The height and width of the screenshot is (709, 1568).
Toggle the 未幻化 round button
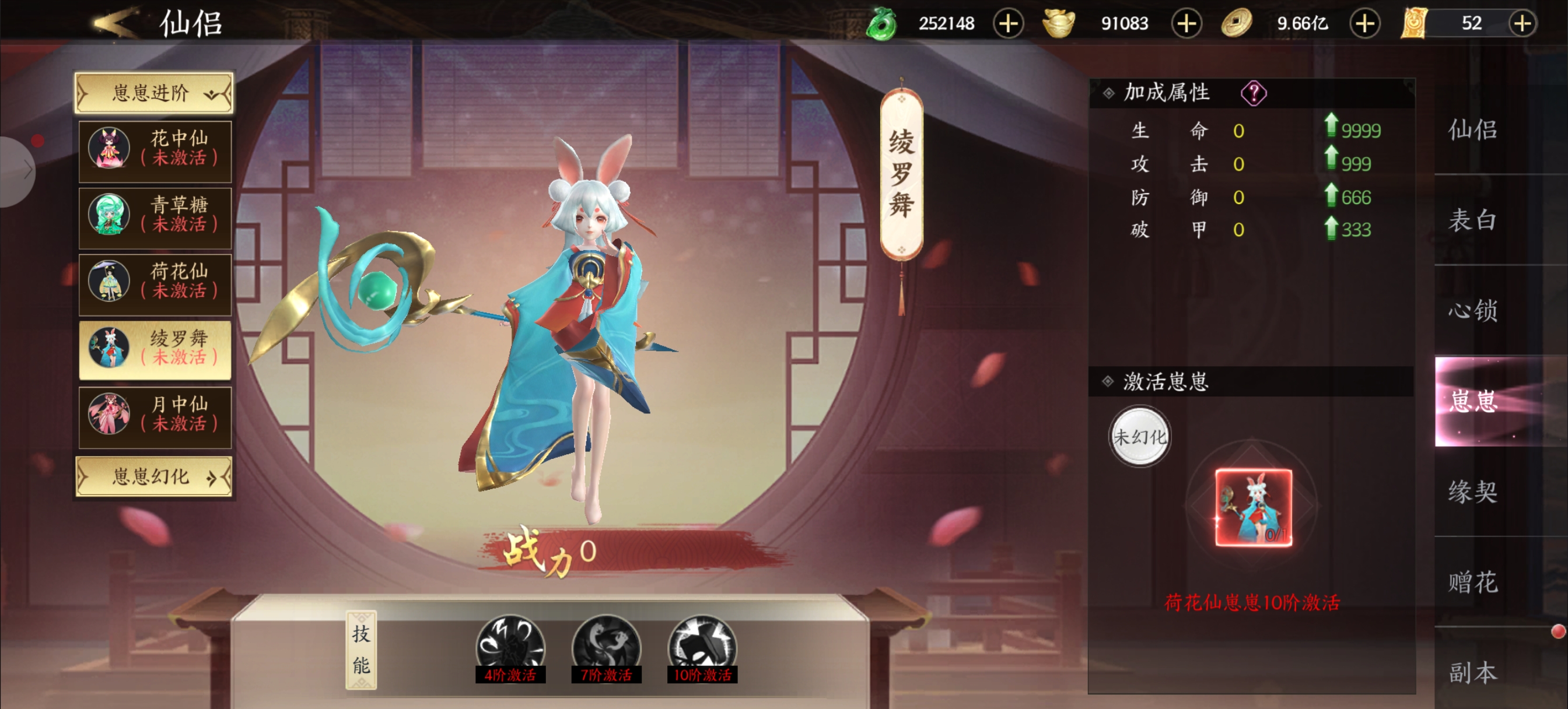[x=1139, y=436]
